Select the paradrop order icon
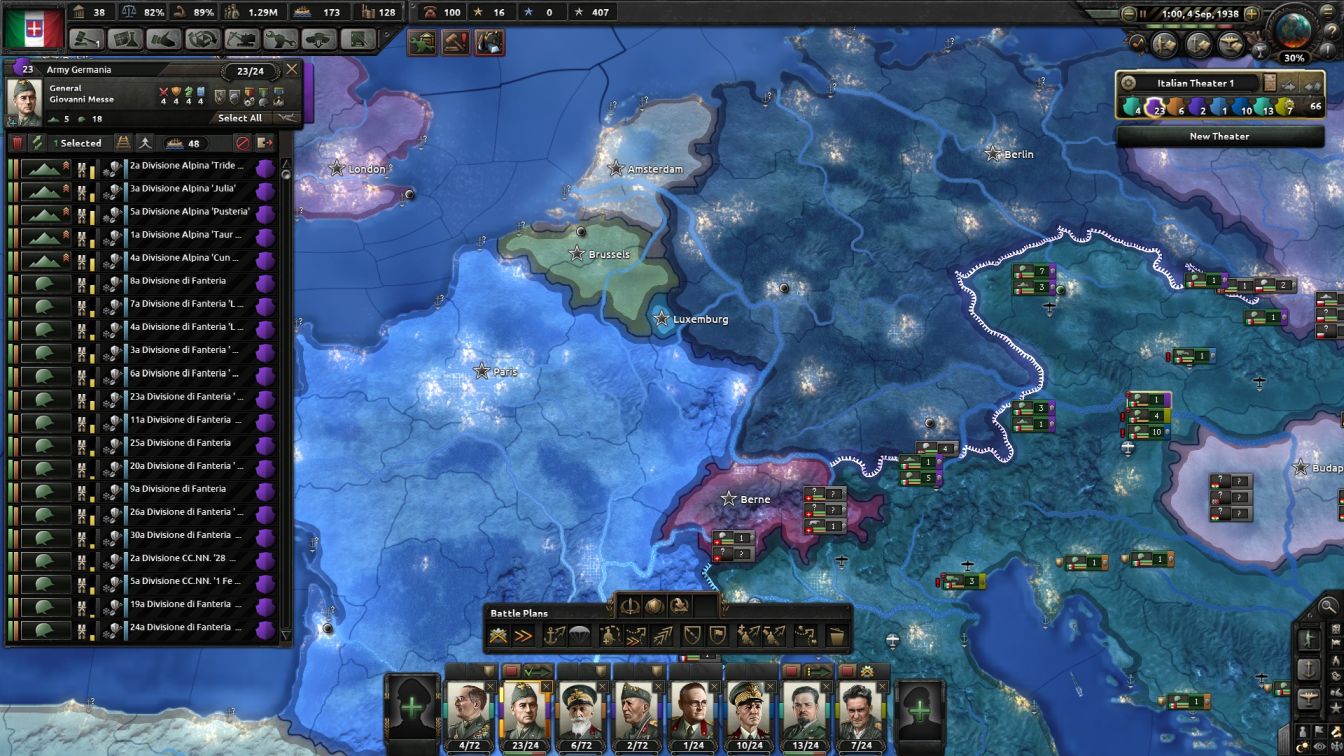The image size is (1344, 756). tap(581, 636)
